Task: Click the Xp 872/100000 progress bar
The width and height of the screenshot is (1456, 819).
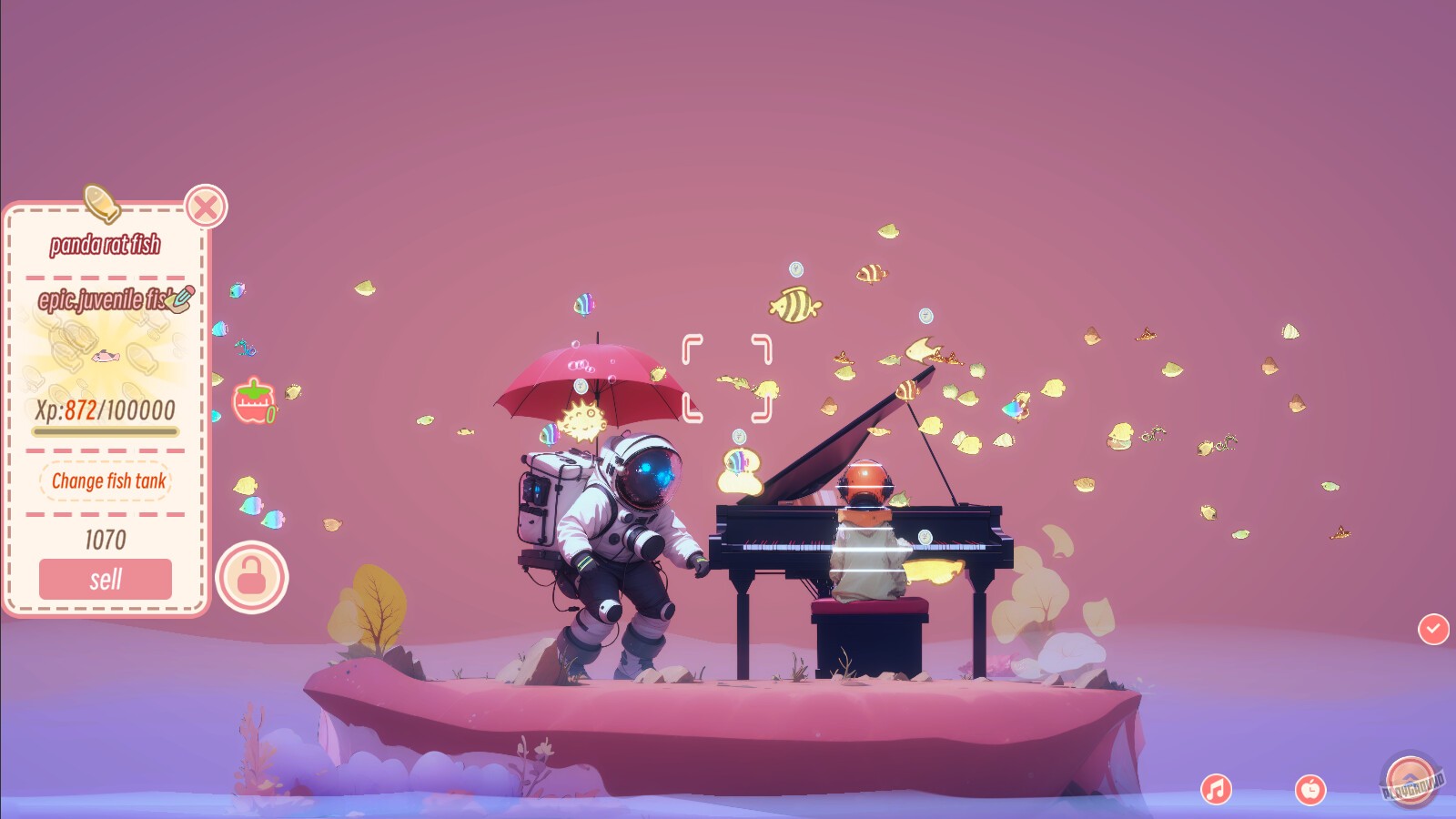Action: pos(105,429)
